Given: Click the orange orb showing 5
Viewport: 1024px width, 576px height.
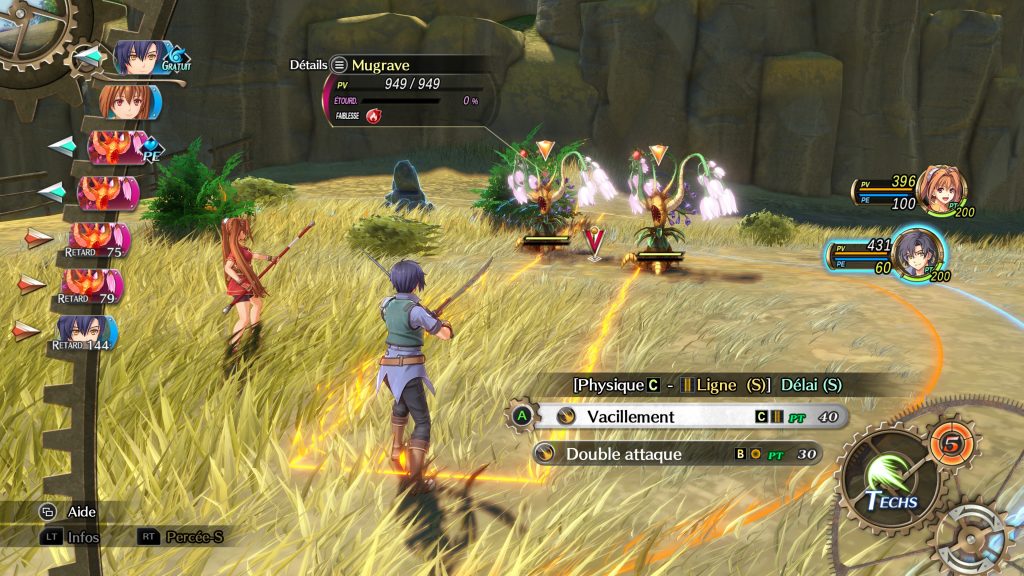Looking at the screenshot, I should click(x=950, y=442).
